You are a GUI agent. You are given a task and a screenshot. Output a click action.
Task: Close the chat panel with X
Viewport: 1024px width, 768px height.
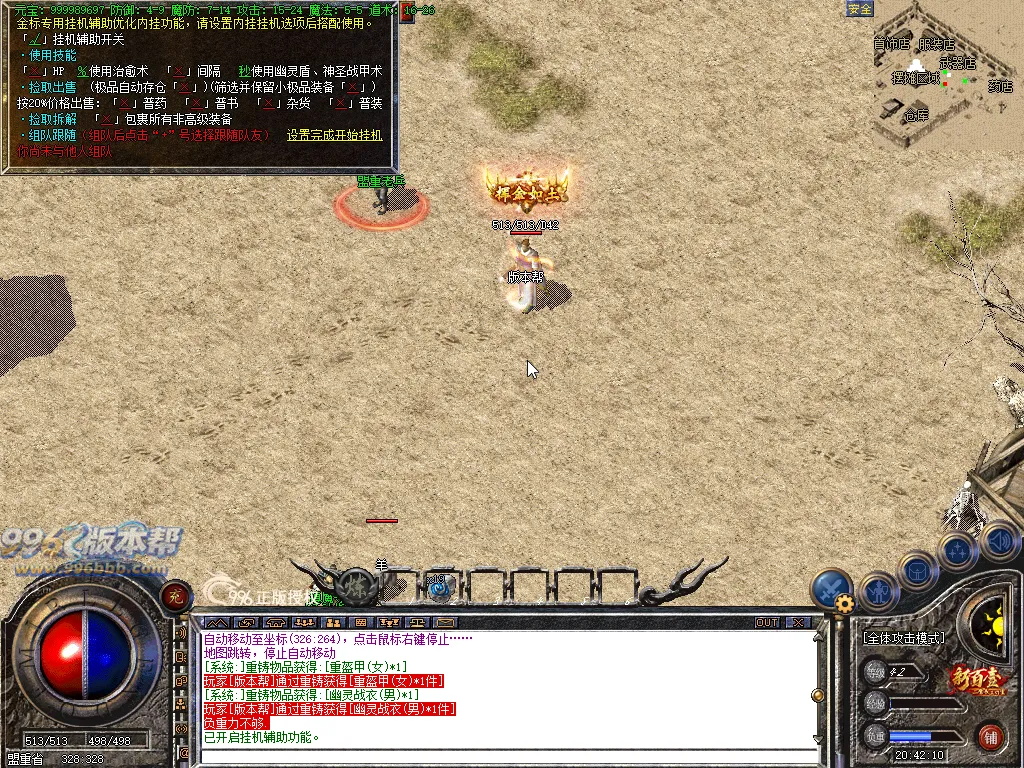(x=797, y=622)
